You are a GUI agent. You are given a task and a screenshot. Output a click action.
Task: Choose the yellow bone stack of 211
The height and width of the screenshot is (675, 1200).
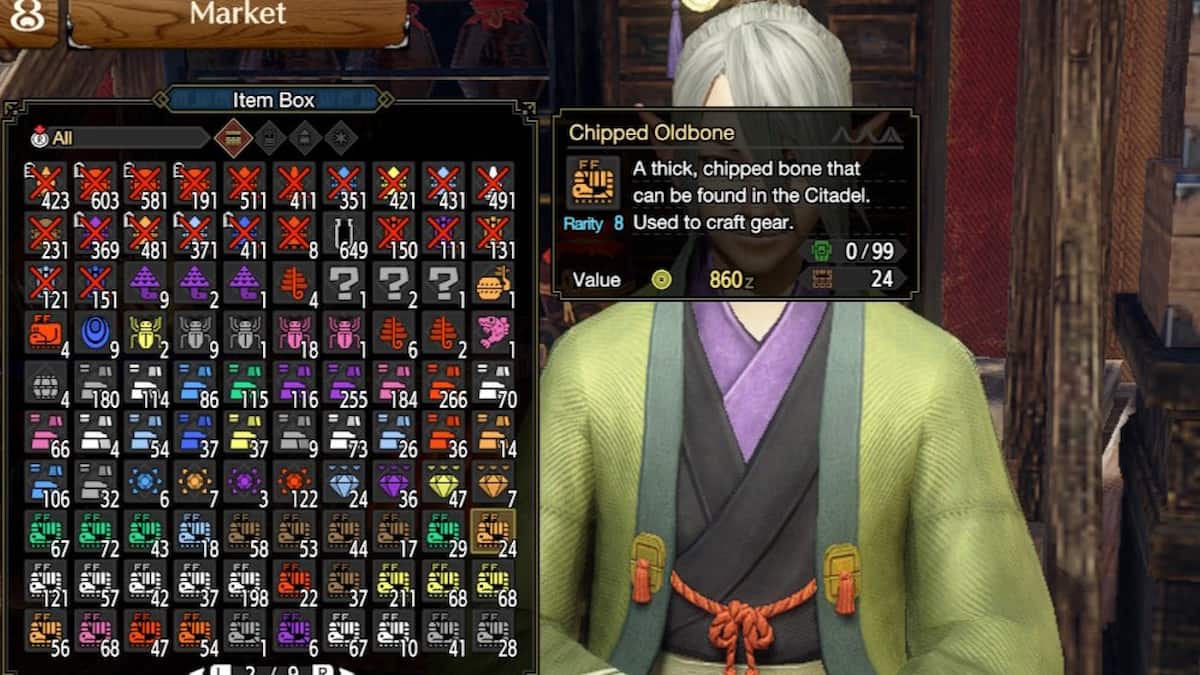click(393, 581)
